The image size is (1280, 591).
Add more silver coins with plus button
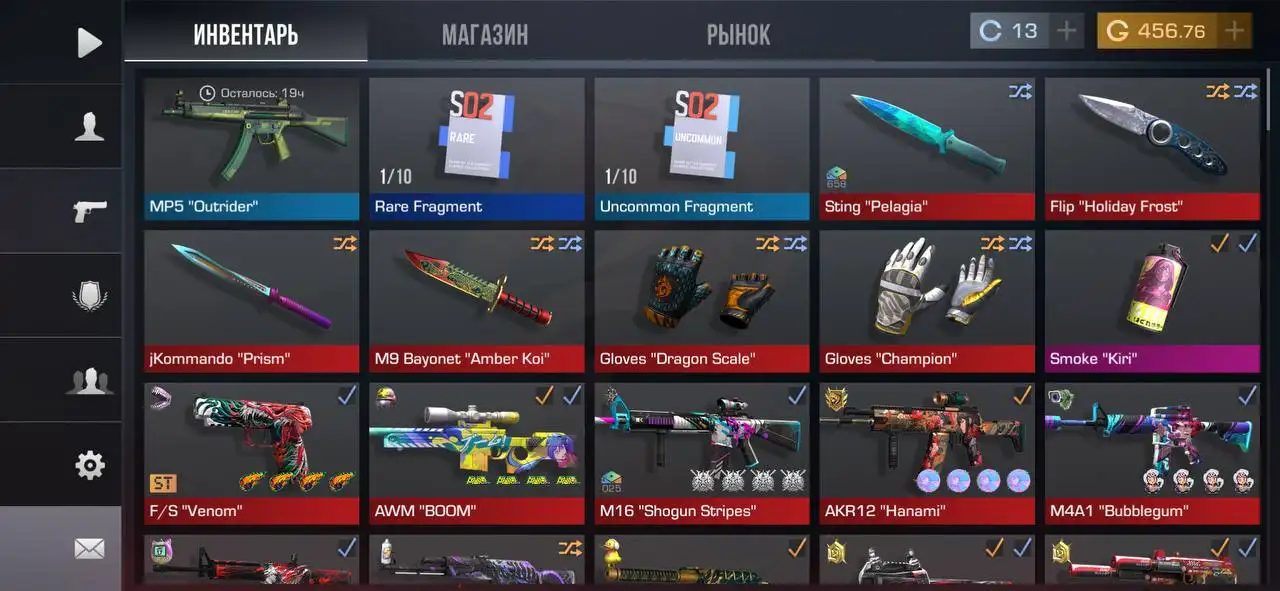[1067, 31]
